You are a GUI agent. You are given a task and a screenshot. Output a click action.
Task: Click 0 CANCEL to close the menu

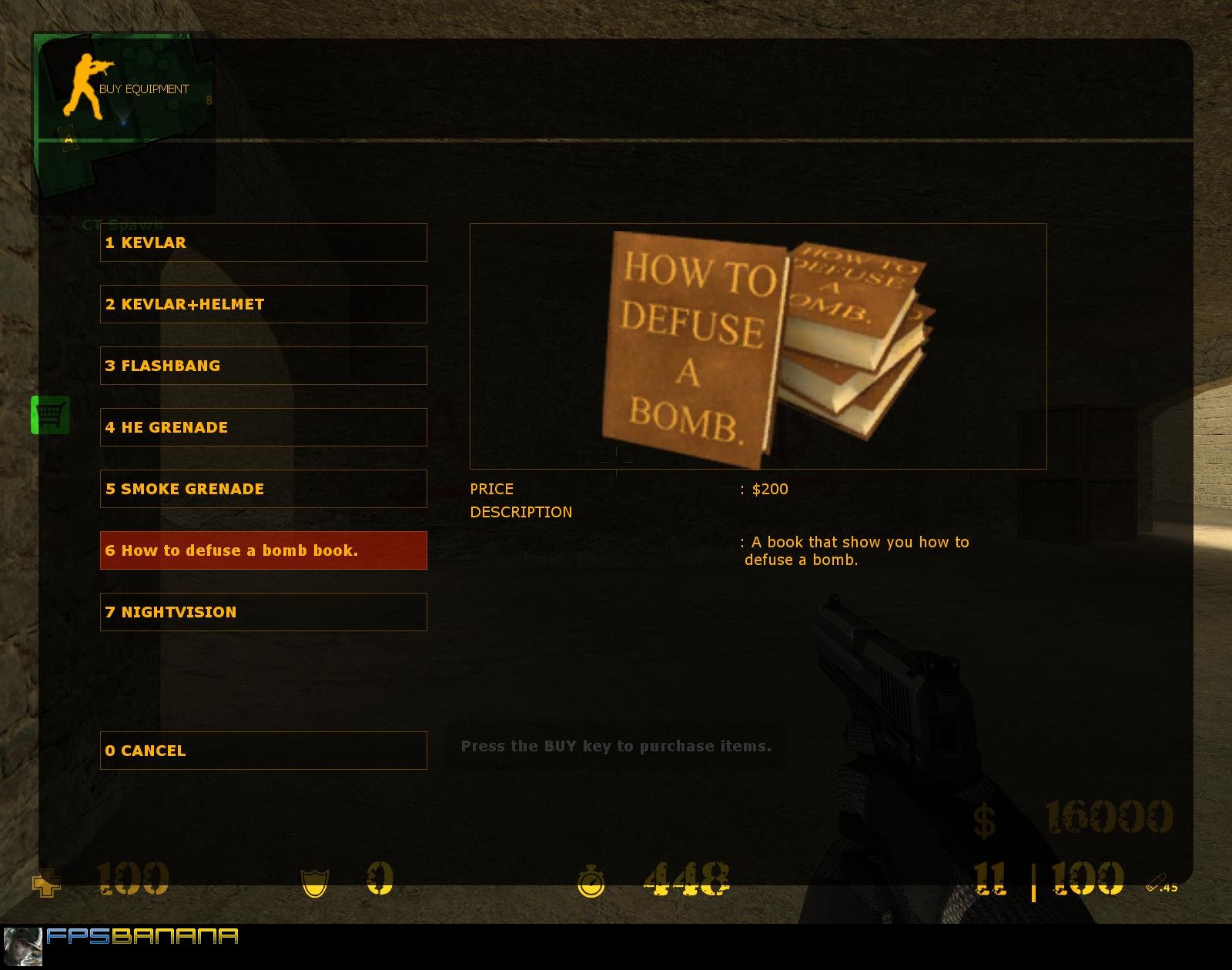263,751
